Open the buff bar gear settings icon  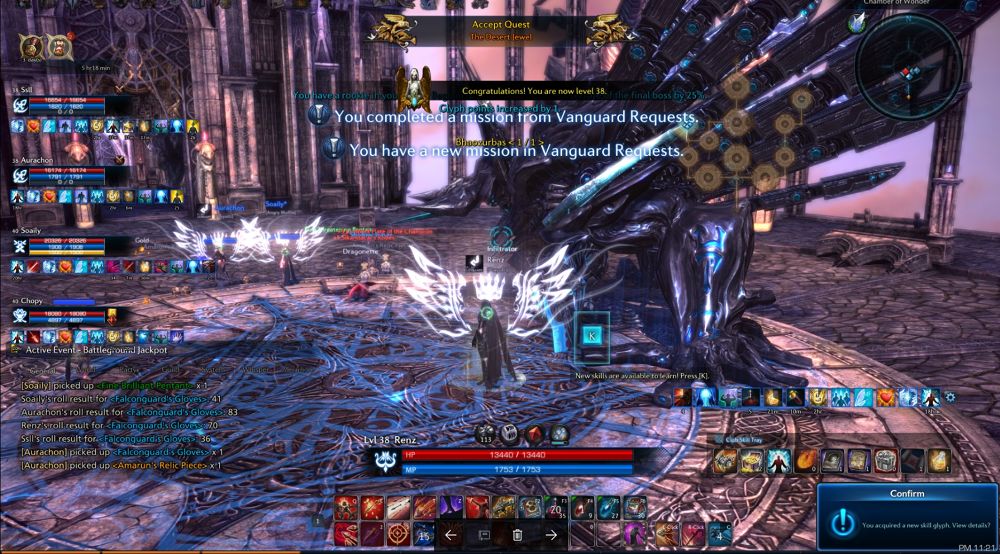pyautogui.click(x=949, y=397)
